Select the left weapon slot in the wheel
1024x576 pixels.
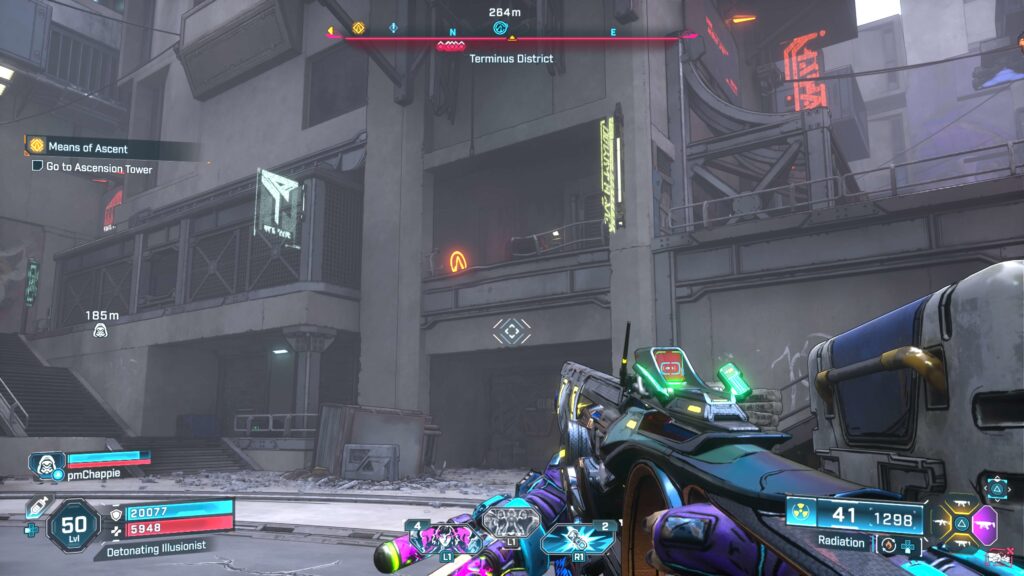[943, 522]
